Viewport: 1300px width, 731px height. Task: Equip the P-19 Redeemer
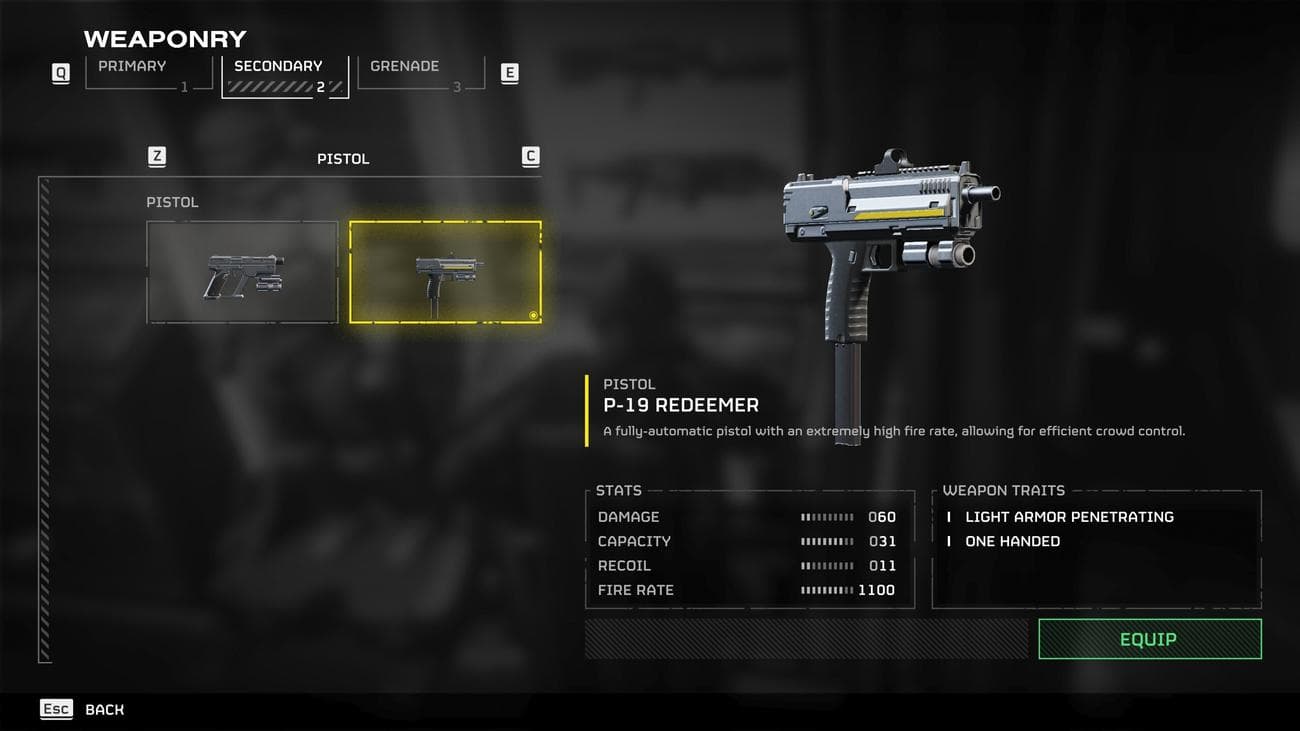point(1149,639)
